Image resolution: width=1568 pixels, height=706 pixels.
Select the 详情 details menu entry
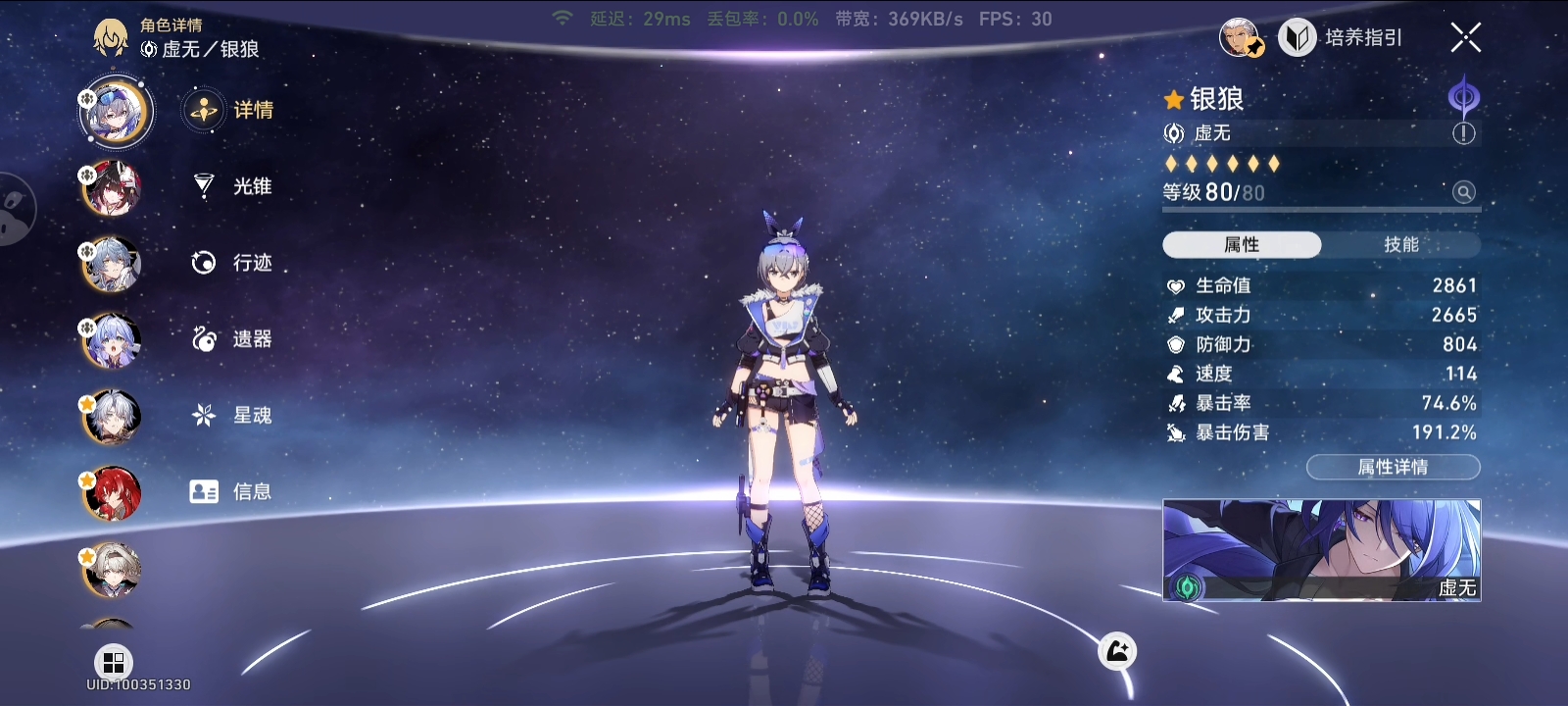pyautogui.click(x=229, y=110)
